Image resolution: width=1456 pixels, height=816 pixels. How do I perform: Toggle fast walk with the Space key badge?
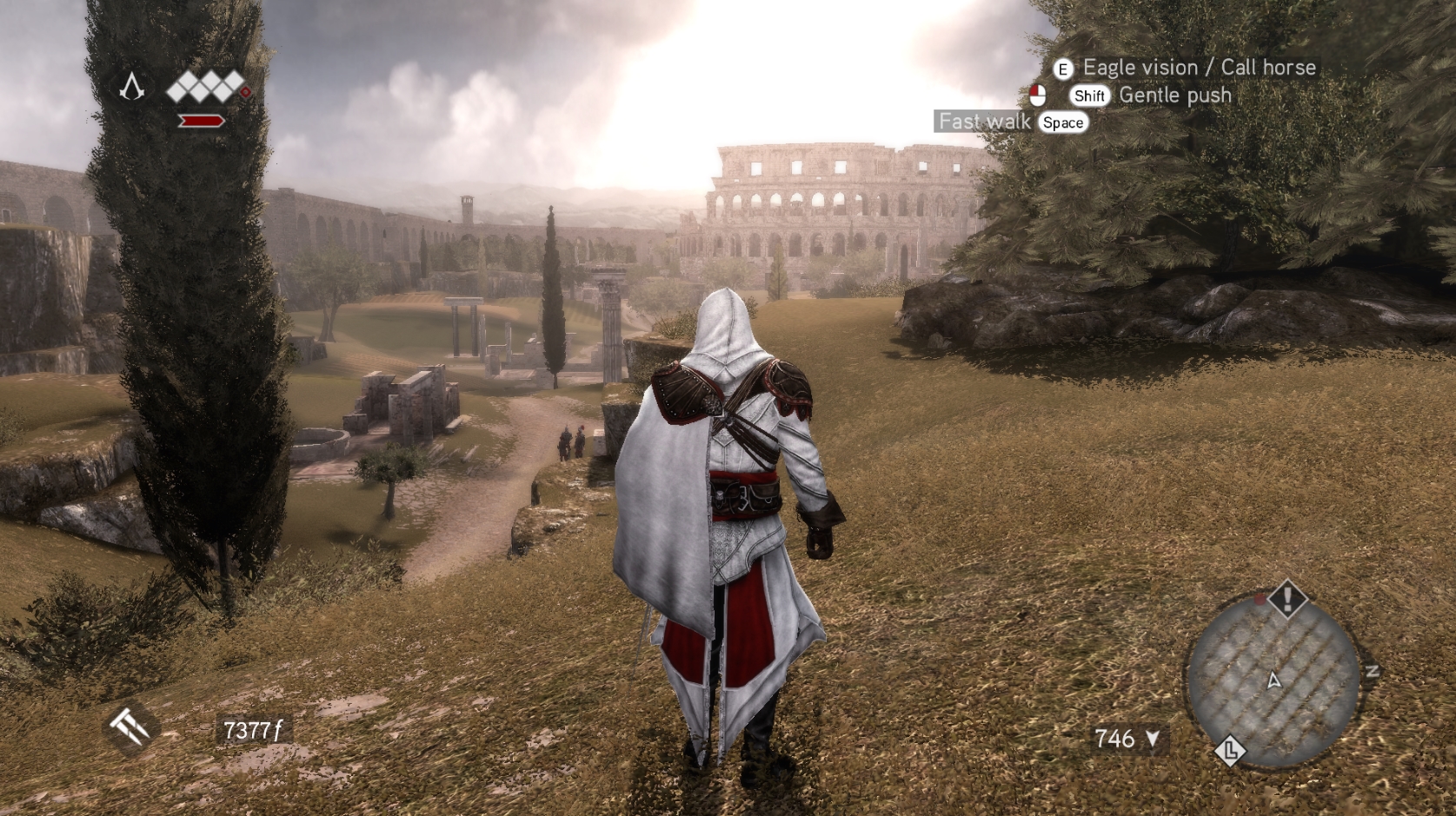tap(1062, 123)
